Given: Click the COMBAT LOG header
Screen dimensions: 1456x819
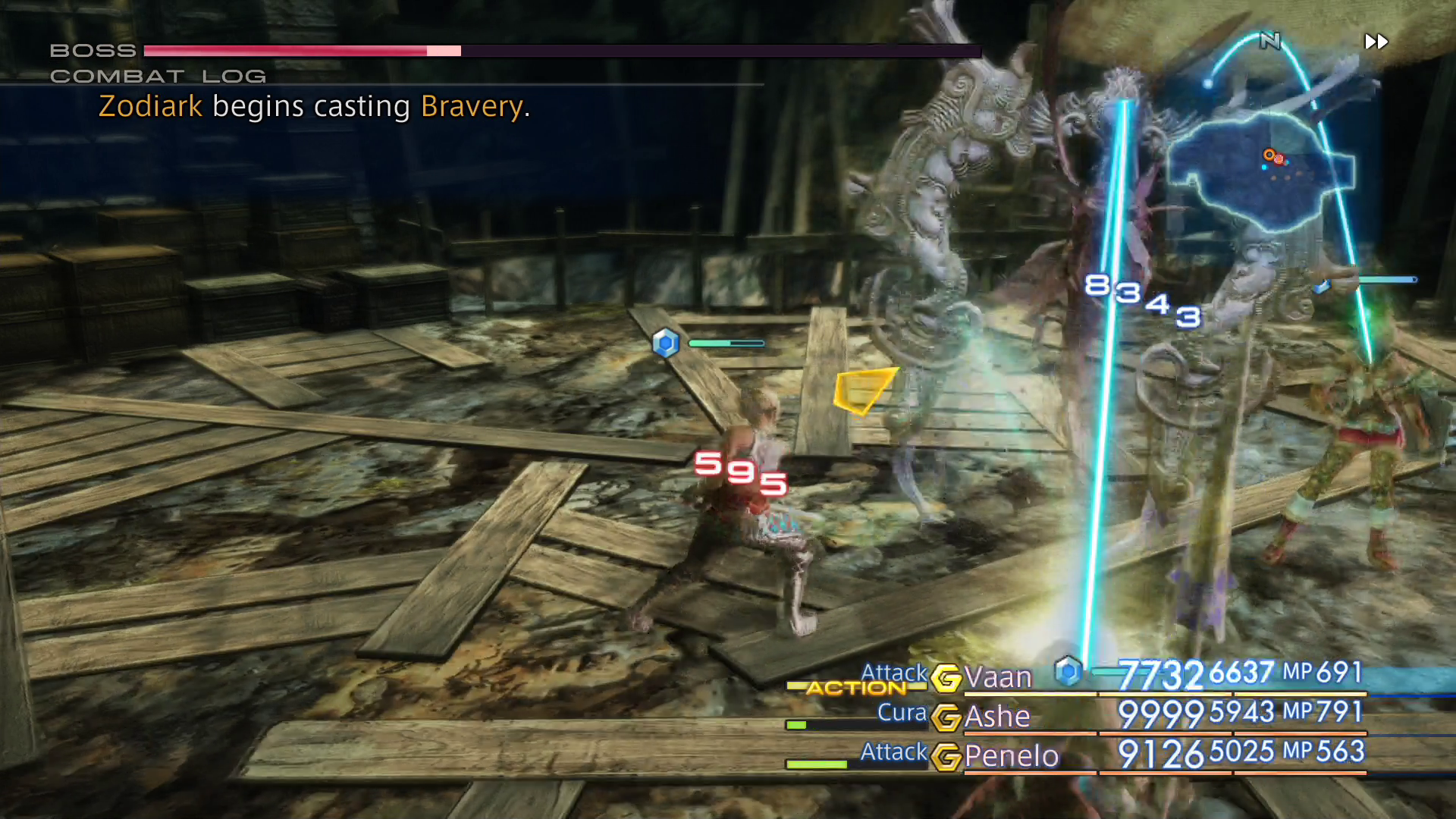Looking at the screenshot, I should [x=157, y=75].
